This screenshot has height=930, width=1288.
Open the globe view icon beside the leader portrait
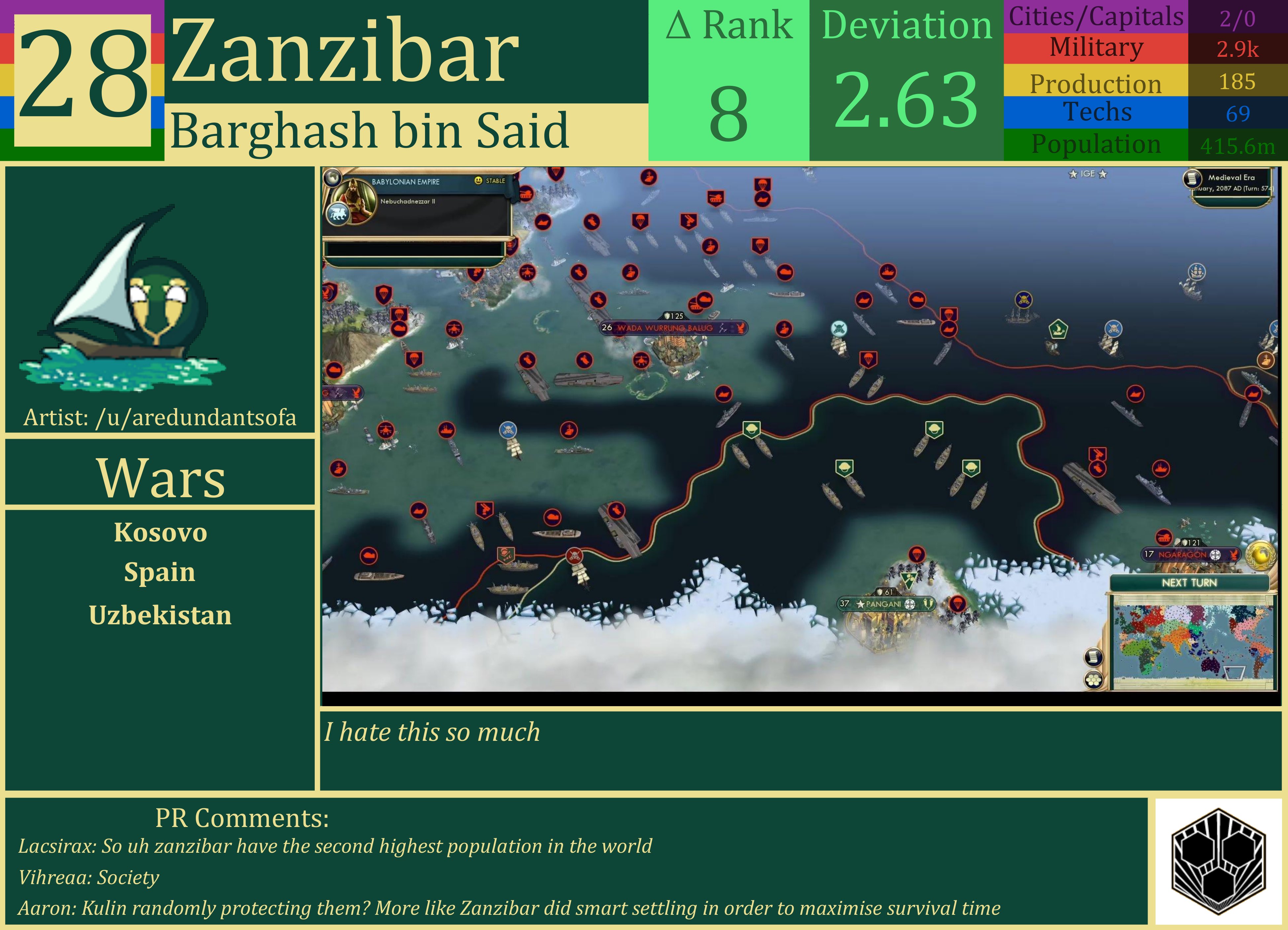click(x=333, y=178)
